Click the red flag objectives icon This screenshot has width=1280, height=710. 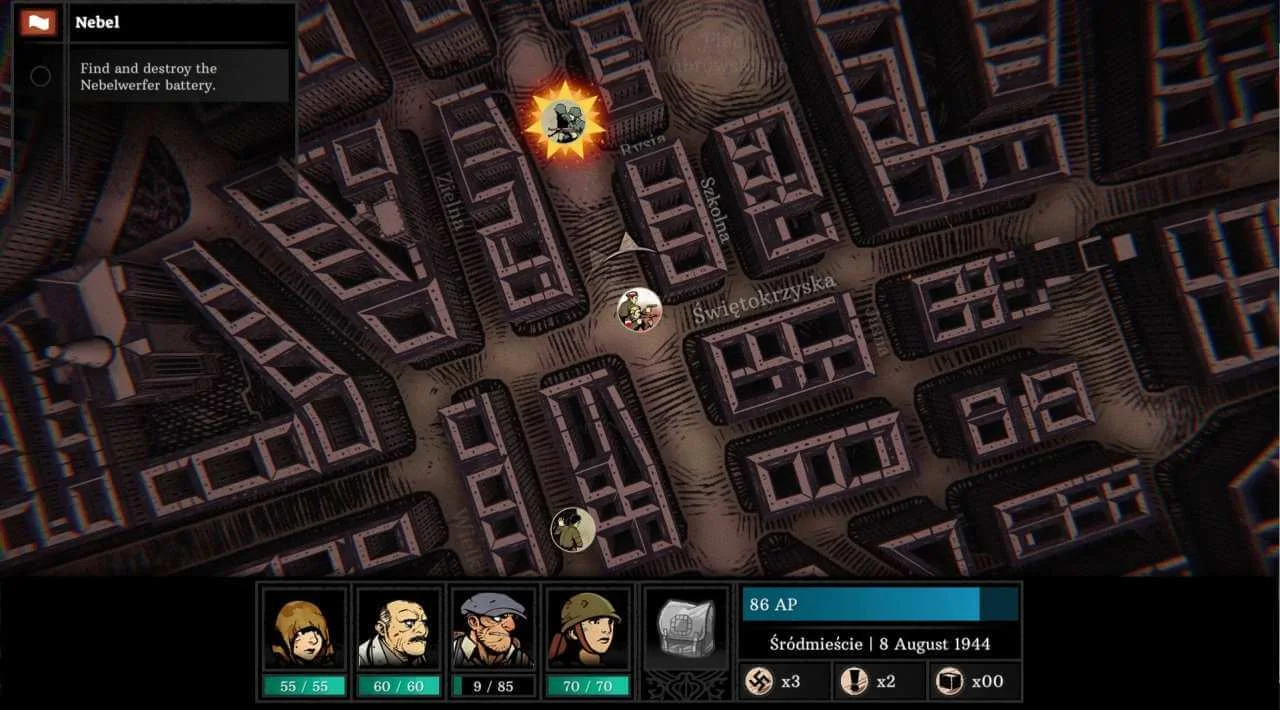pyautogui.click(x=39, y=22)
